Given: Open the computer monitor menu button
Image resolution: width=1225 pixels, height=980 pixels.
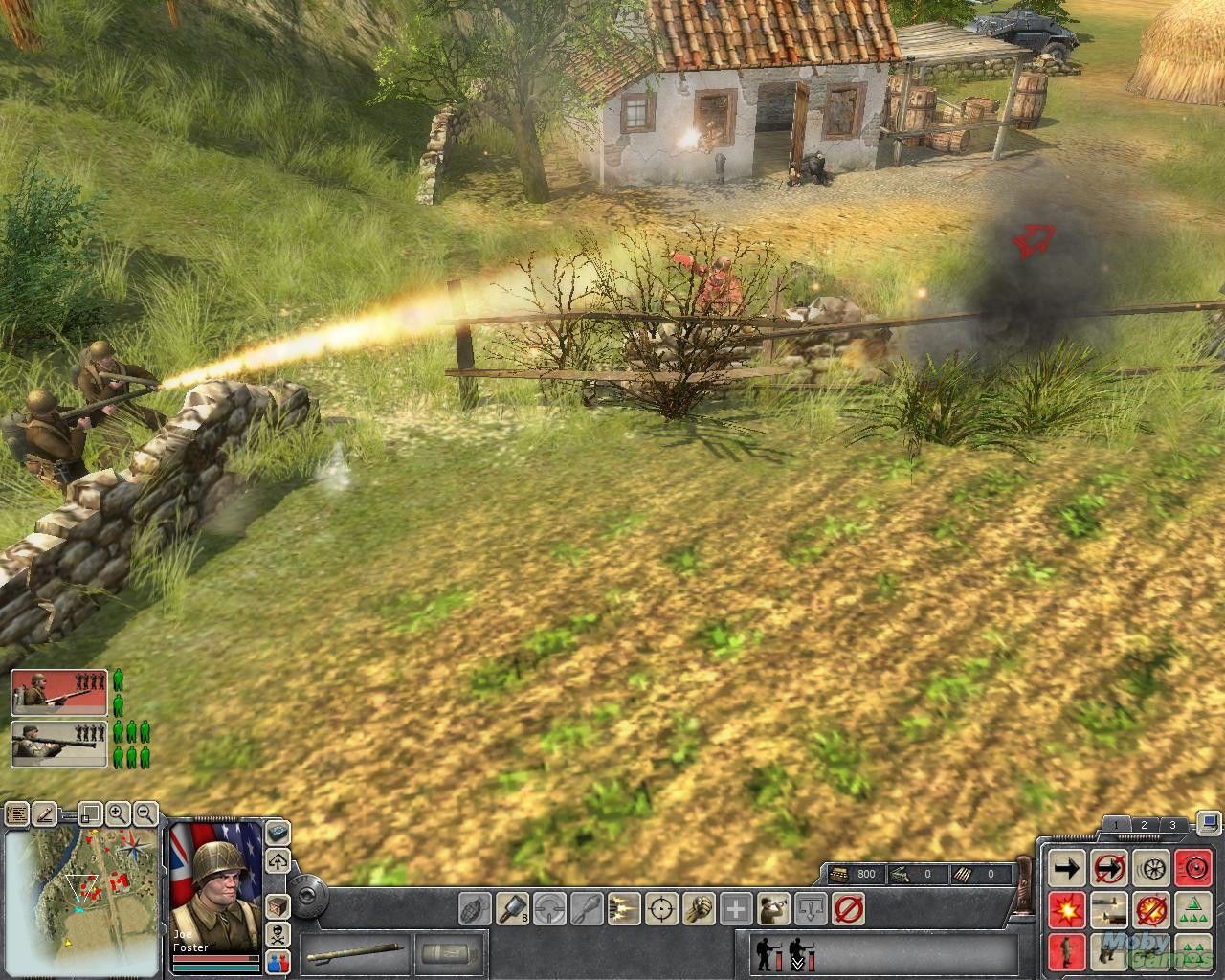Looking at the screenshot, I should point(1209,821).
